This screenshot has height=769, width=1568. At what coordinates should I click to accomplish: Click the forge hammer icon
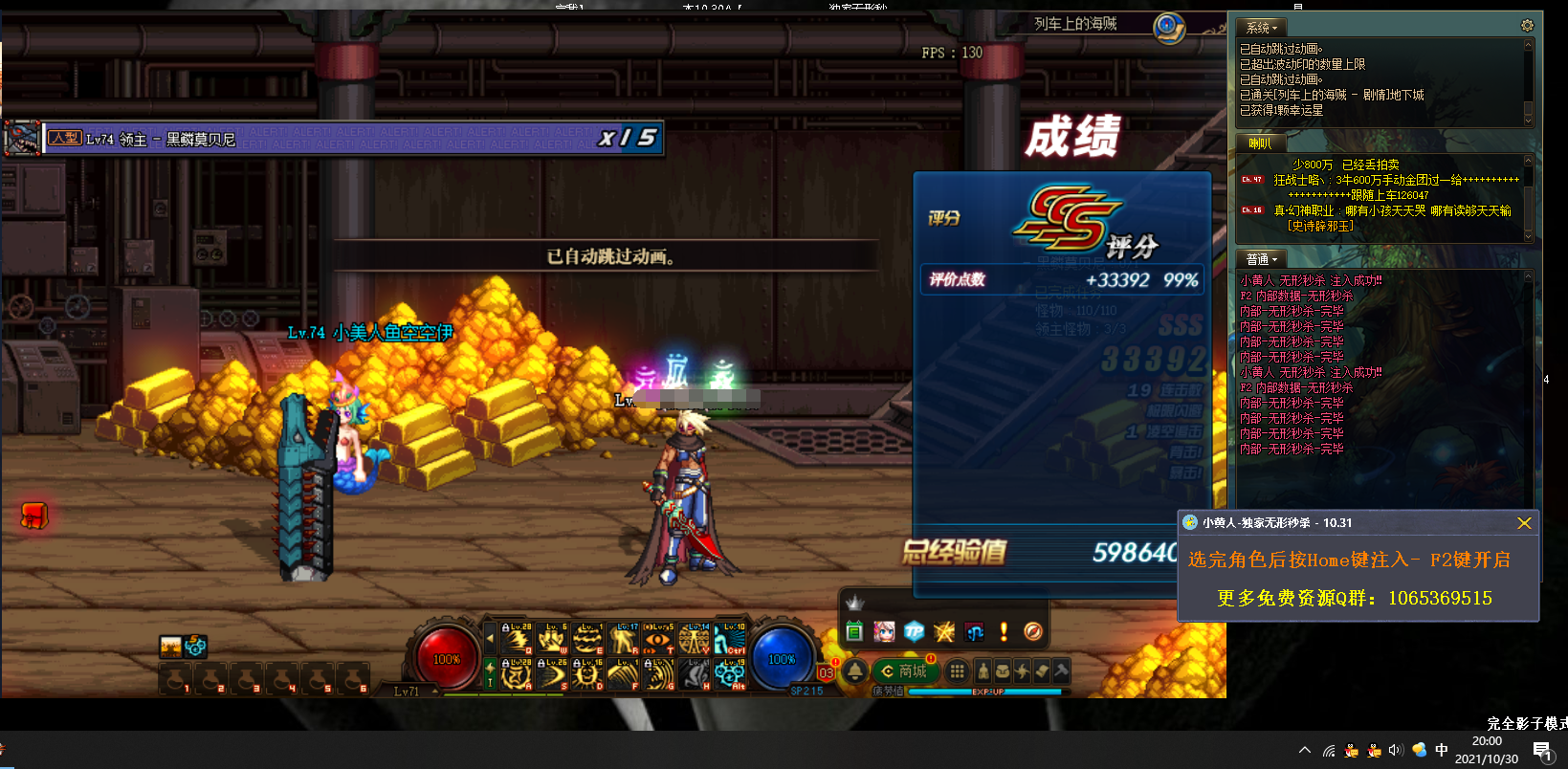tap(1060, 670)
